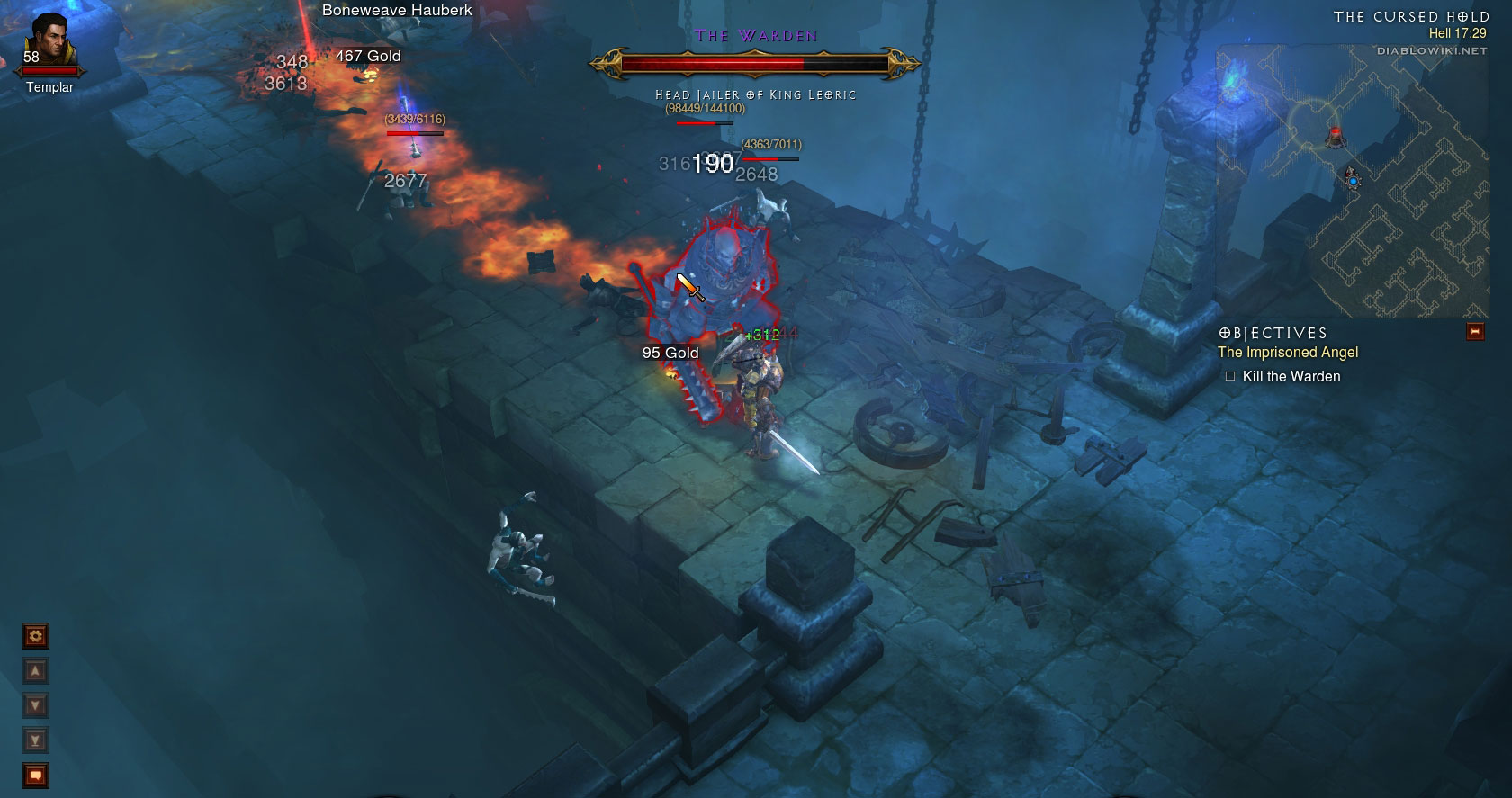Collect the 95 Gold label
1512x798 pixels.
click(x=670, y=353)
